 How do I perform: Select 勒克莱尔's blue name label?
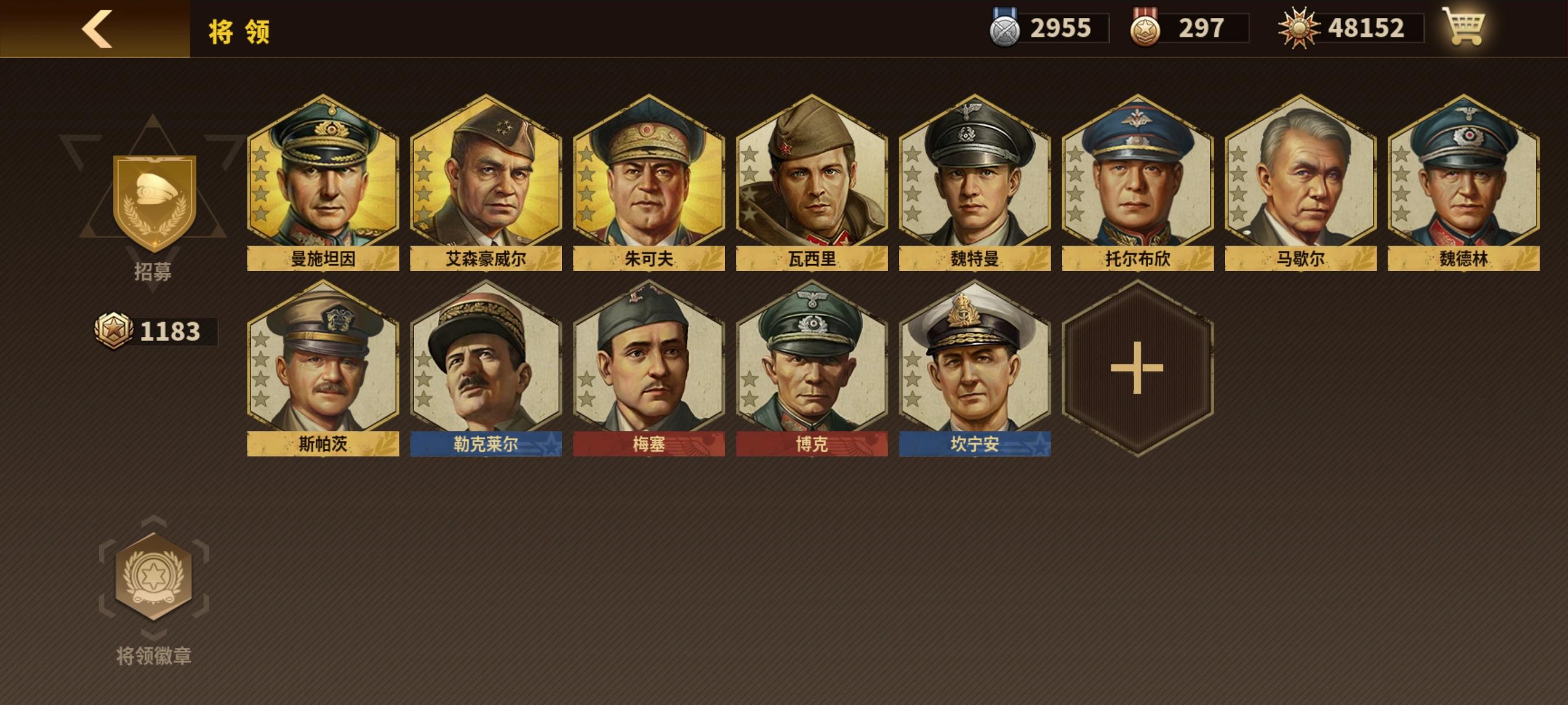(x=486, y=444)
